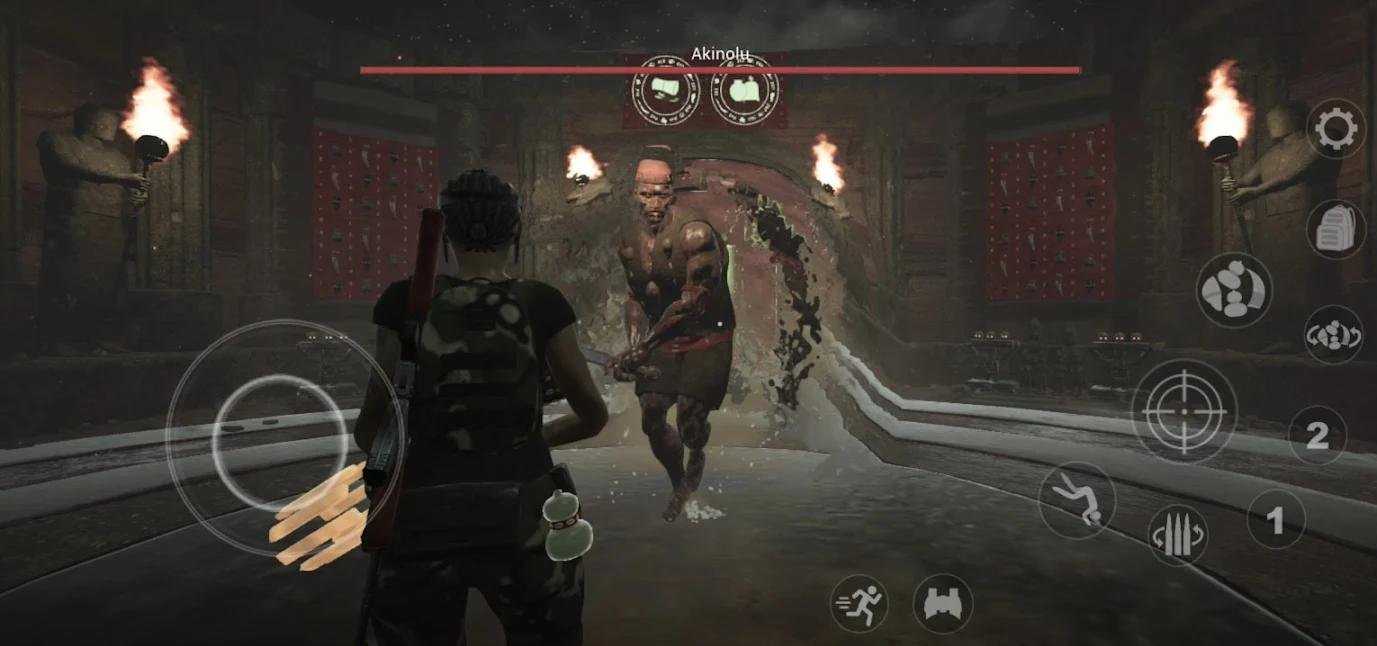This screenshot has width=1377, height=646.
Task: Reload using the bullets icon
Action: click(x=1178, y=536)
